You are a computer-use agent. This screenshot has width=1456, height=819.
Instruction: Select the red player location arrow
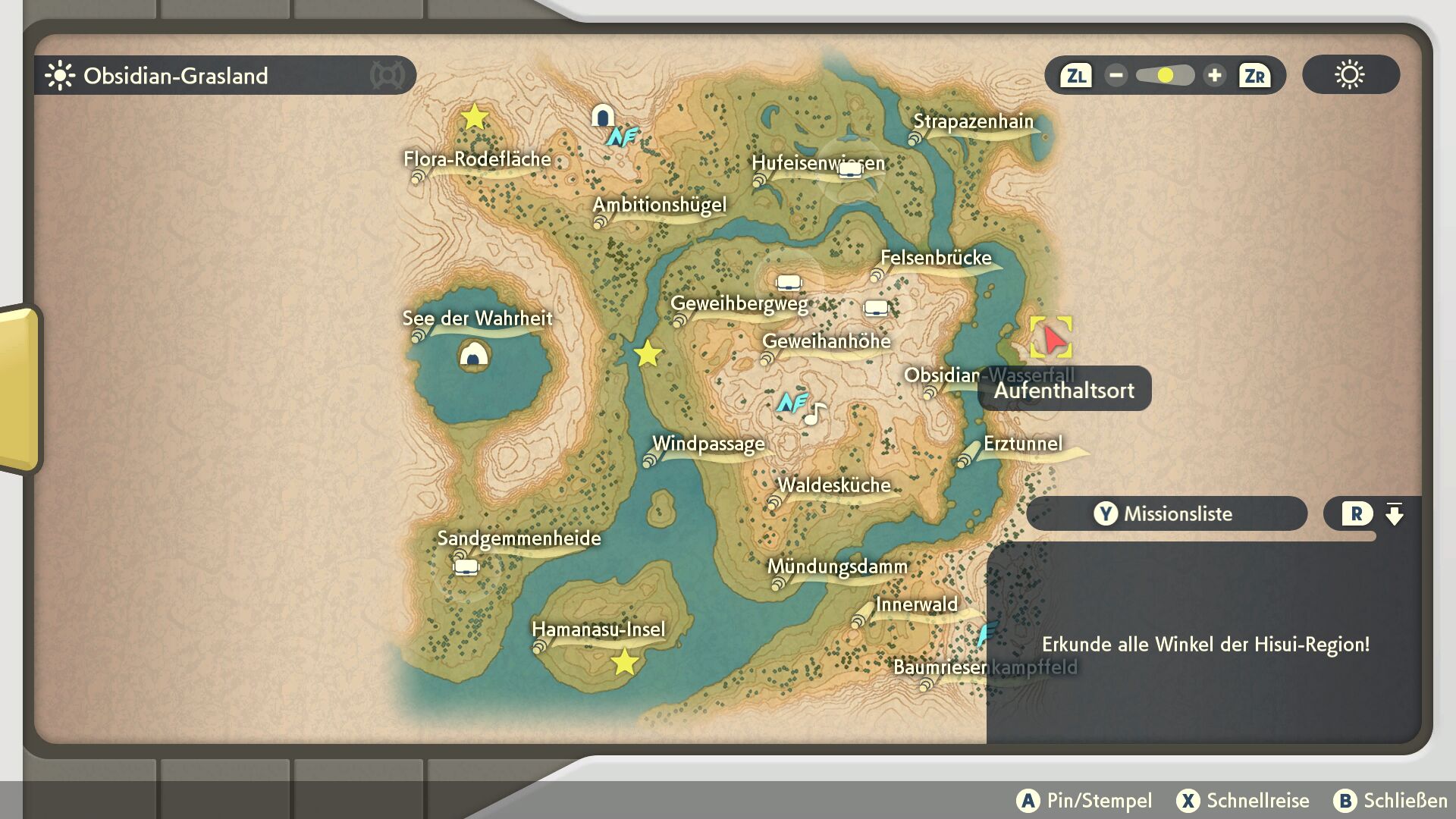coord(1052,337)
